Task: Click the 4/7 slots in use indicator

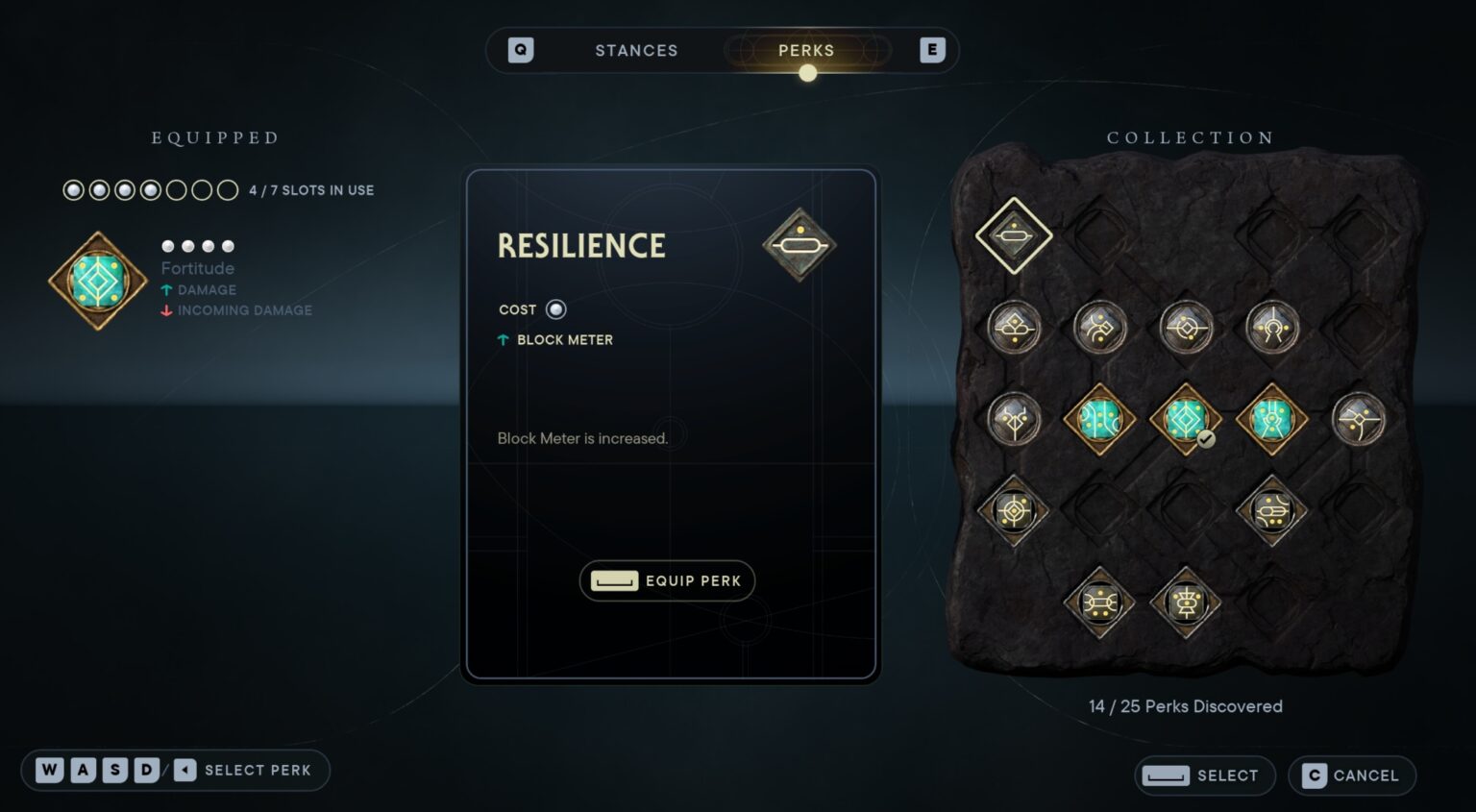Action: 308,189
